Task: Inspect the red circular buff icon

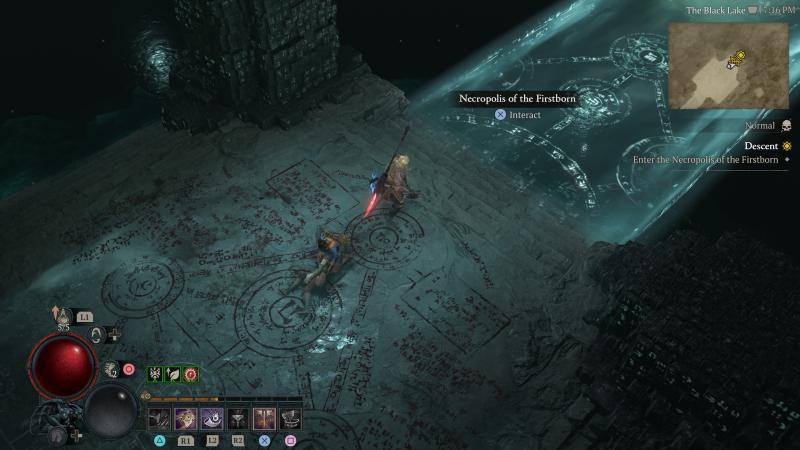Action: [190, 374]
